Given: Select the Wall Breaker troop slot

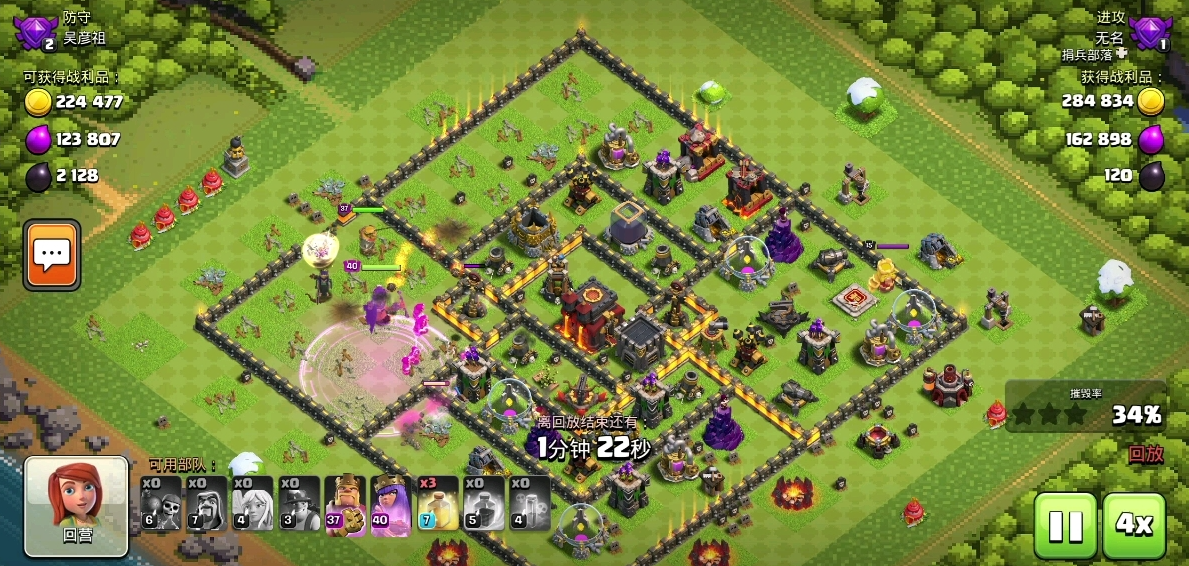Looking at the screenshot, I should 160,503.
